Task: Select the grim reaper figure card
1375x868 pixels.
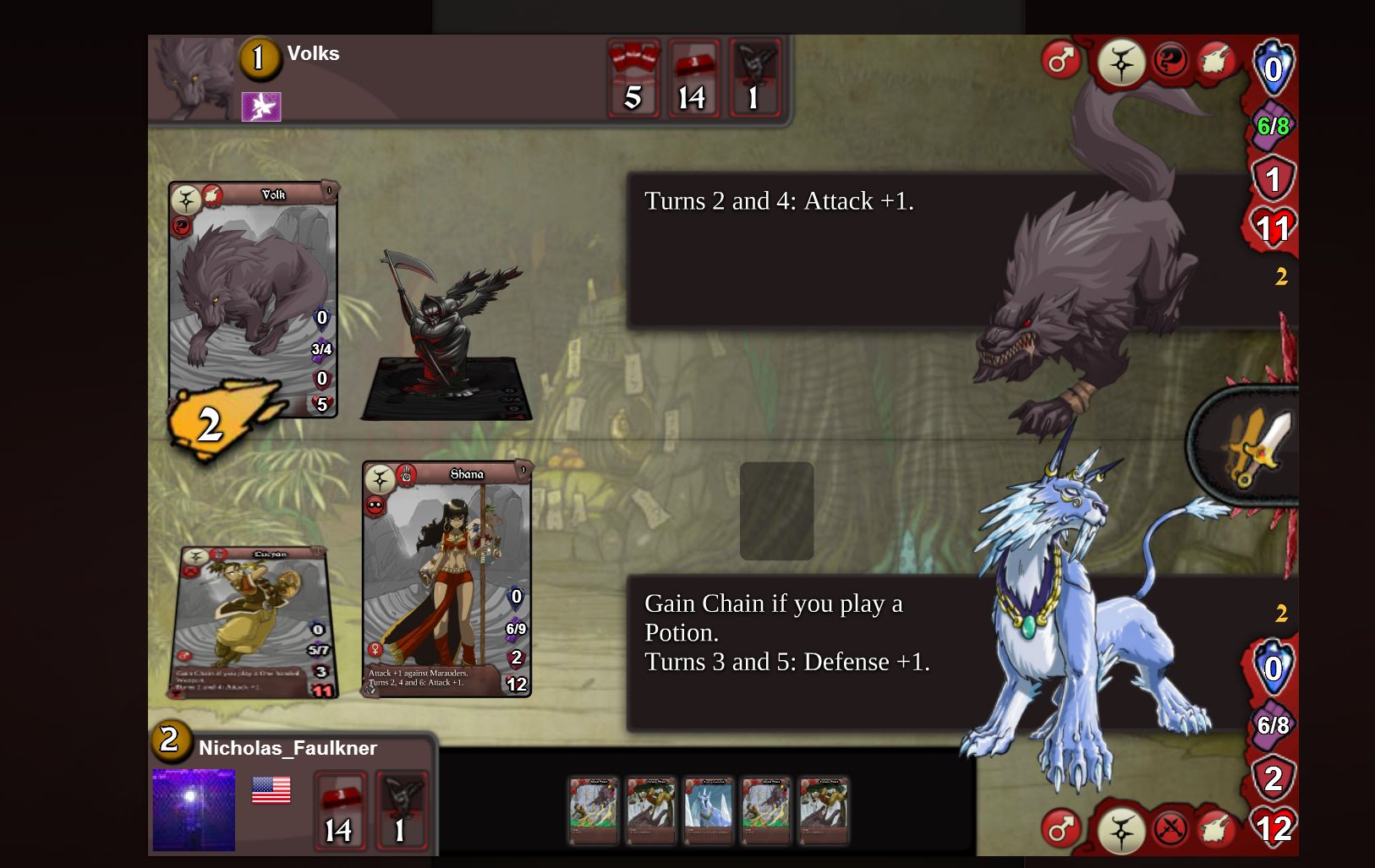Action: coord(447,338)
